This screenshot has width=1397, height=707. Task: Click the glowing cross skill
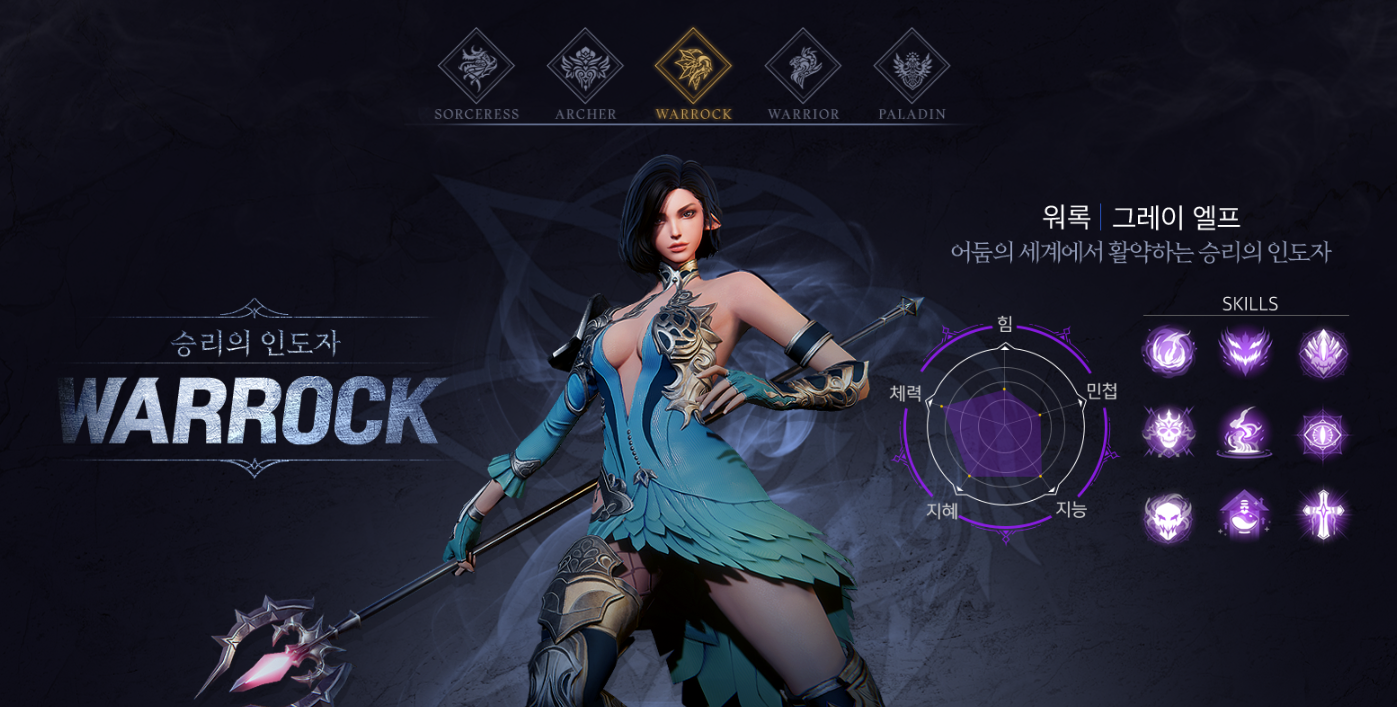[x=1323, y=516]
